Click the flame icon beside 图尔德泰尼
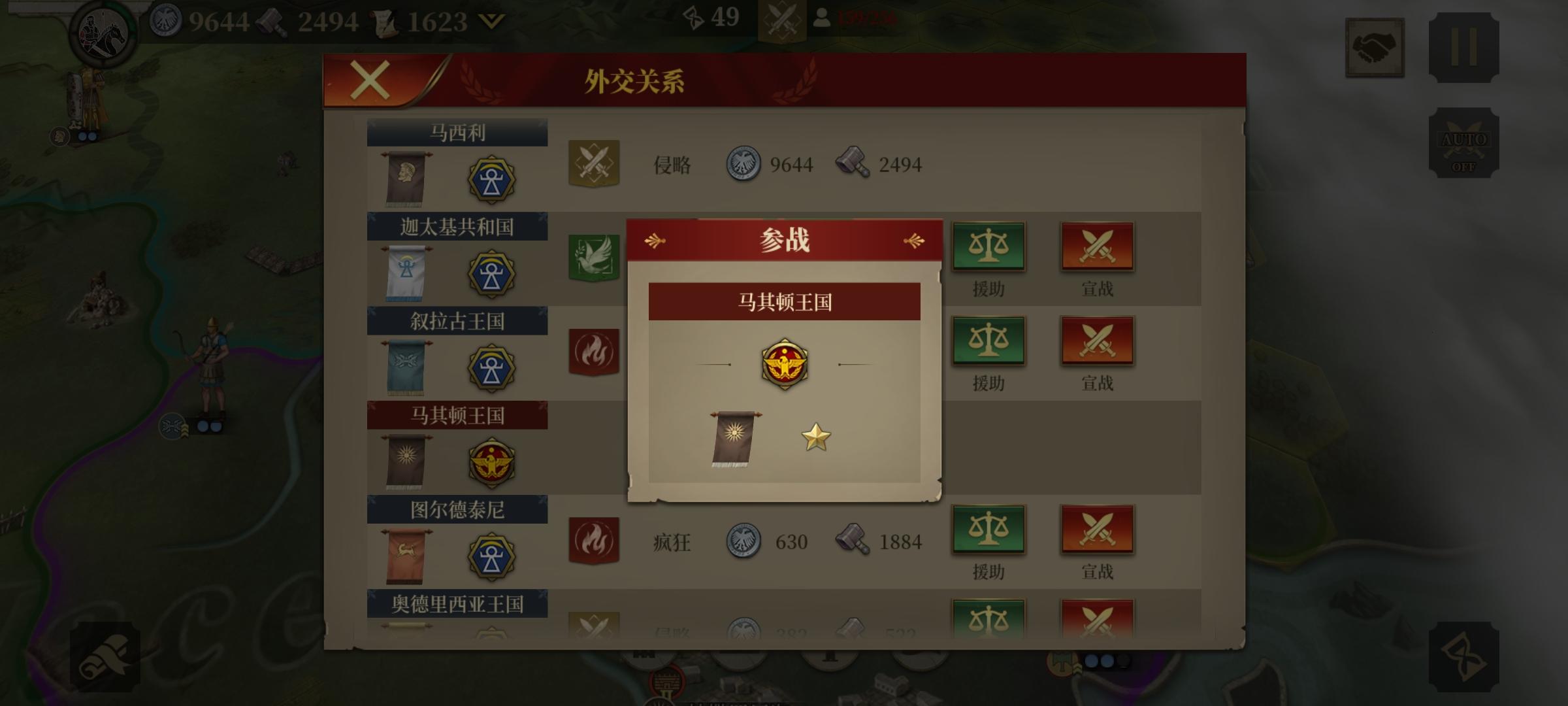The height and width of the screenshot is (706, 1568). [593, 541]
